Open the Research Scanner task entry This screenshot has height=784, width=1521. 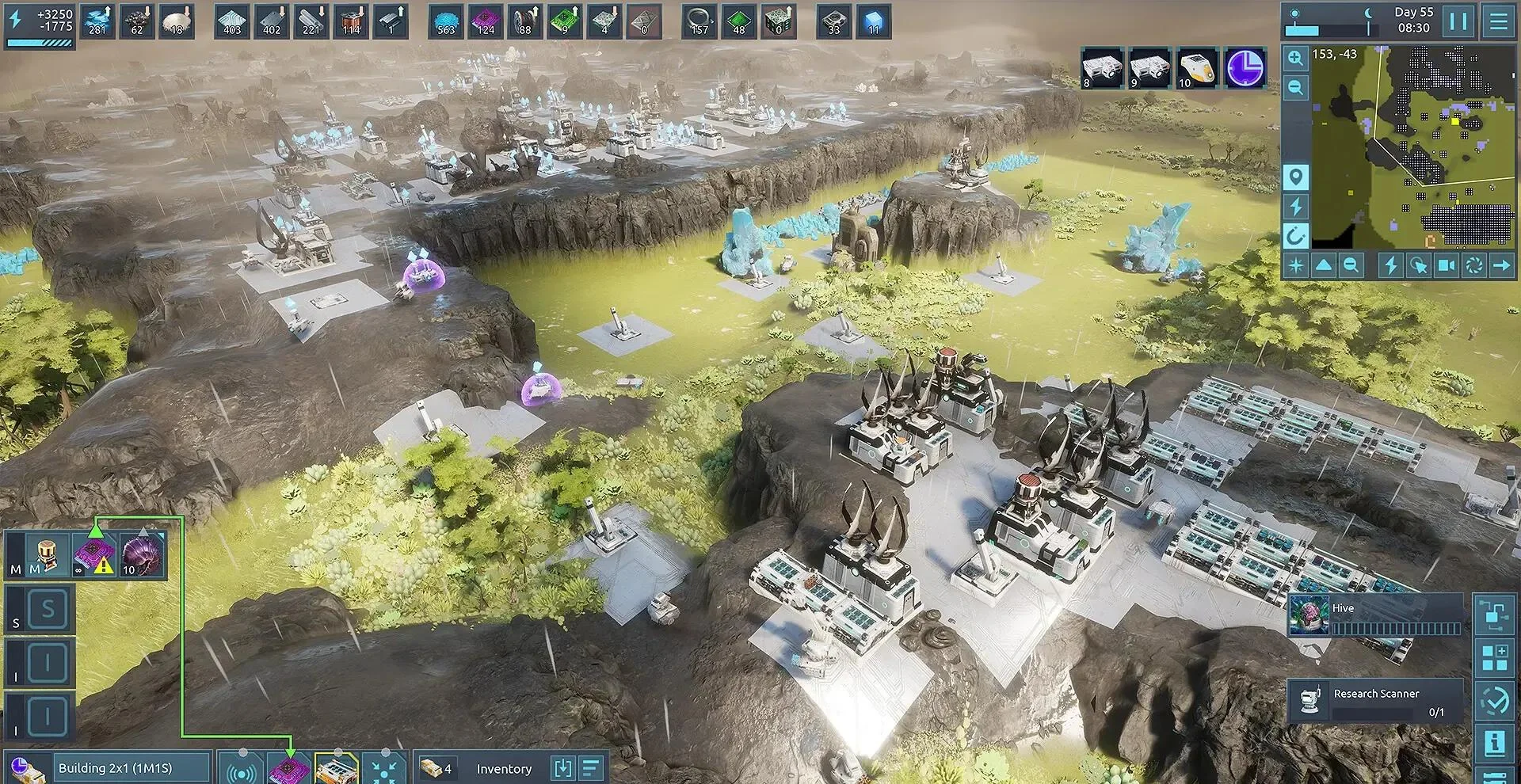click(x=1375, y=700)
